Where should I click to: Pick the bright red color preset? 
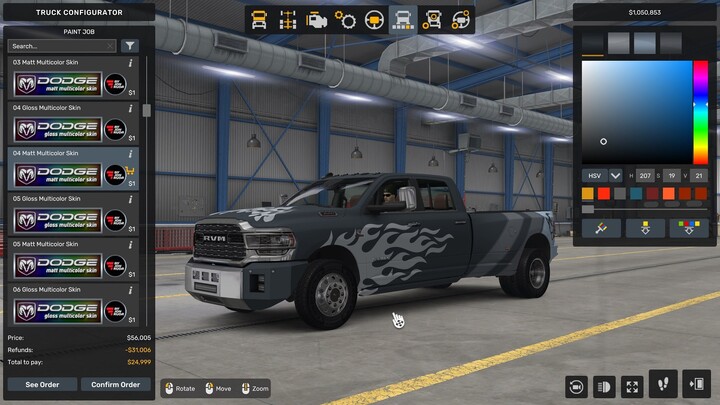click(603, 193)
